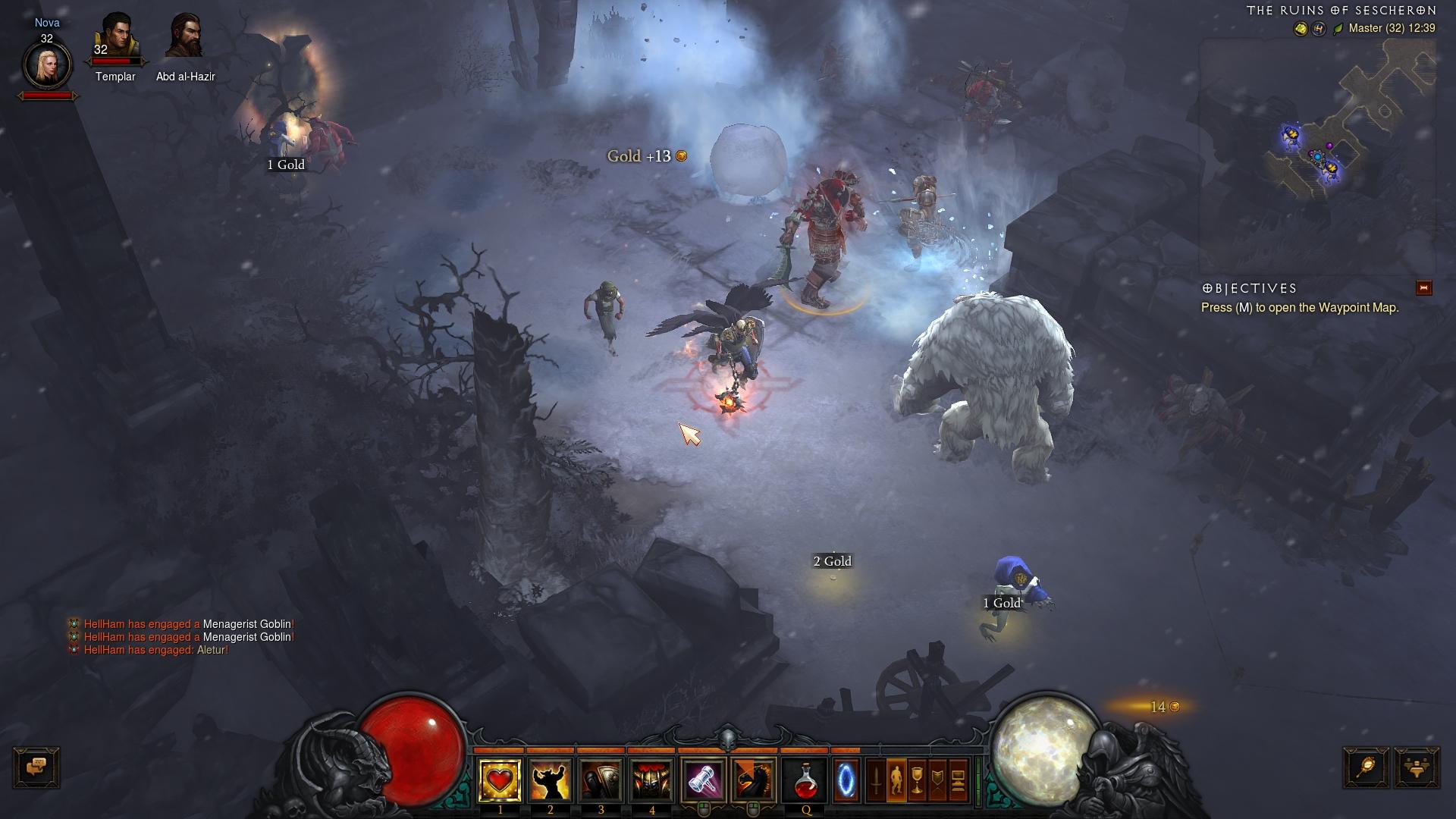Open the chat speech-bubble button
Viewport: 1456px width, 819px height.
[x=36, y=767]
